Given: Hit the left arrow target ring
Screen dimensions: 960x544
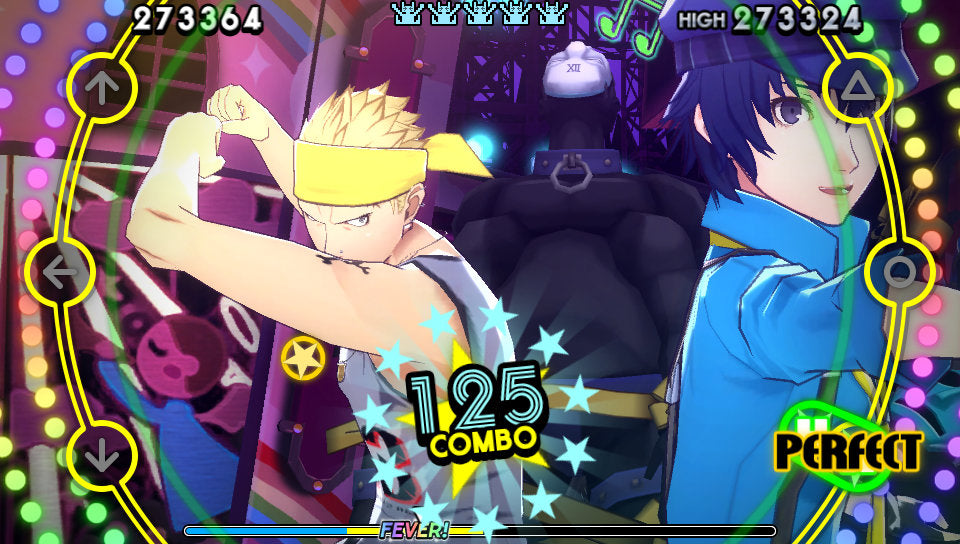Looking at the screenshot, I should click(x=61, y=271).
